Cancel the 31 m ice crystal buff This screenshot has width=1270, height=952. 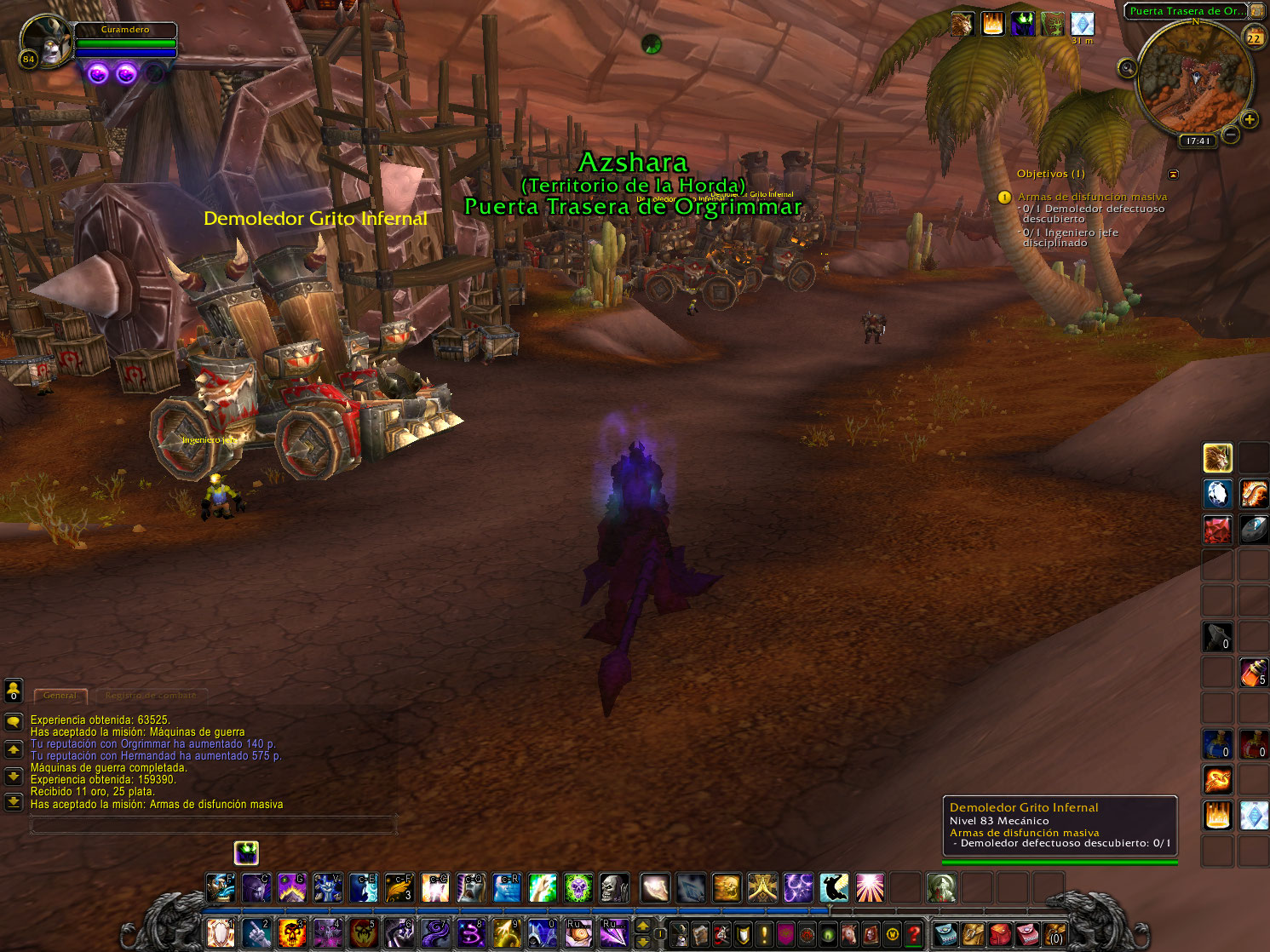click(x=1082, y=23)
